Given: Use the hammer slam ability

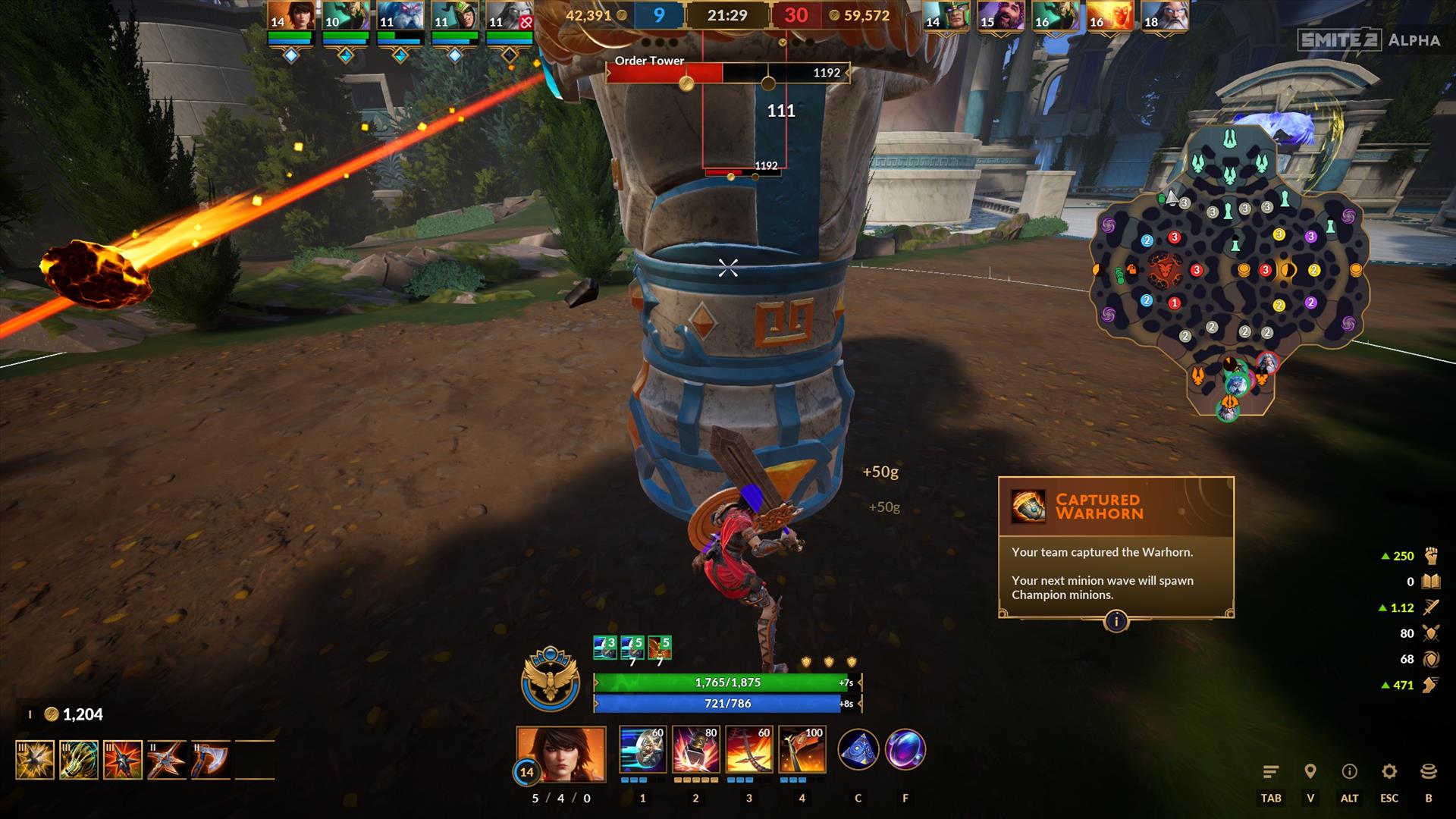Looking at the screenshot, I should coord(695,750).
